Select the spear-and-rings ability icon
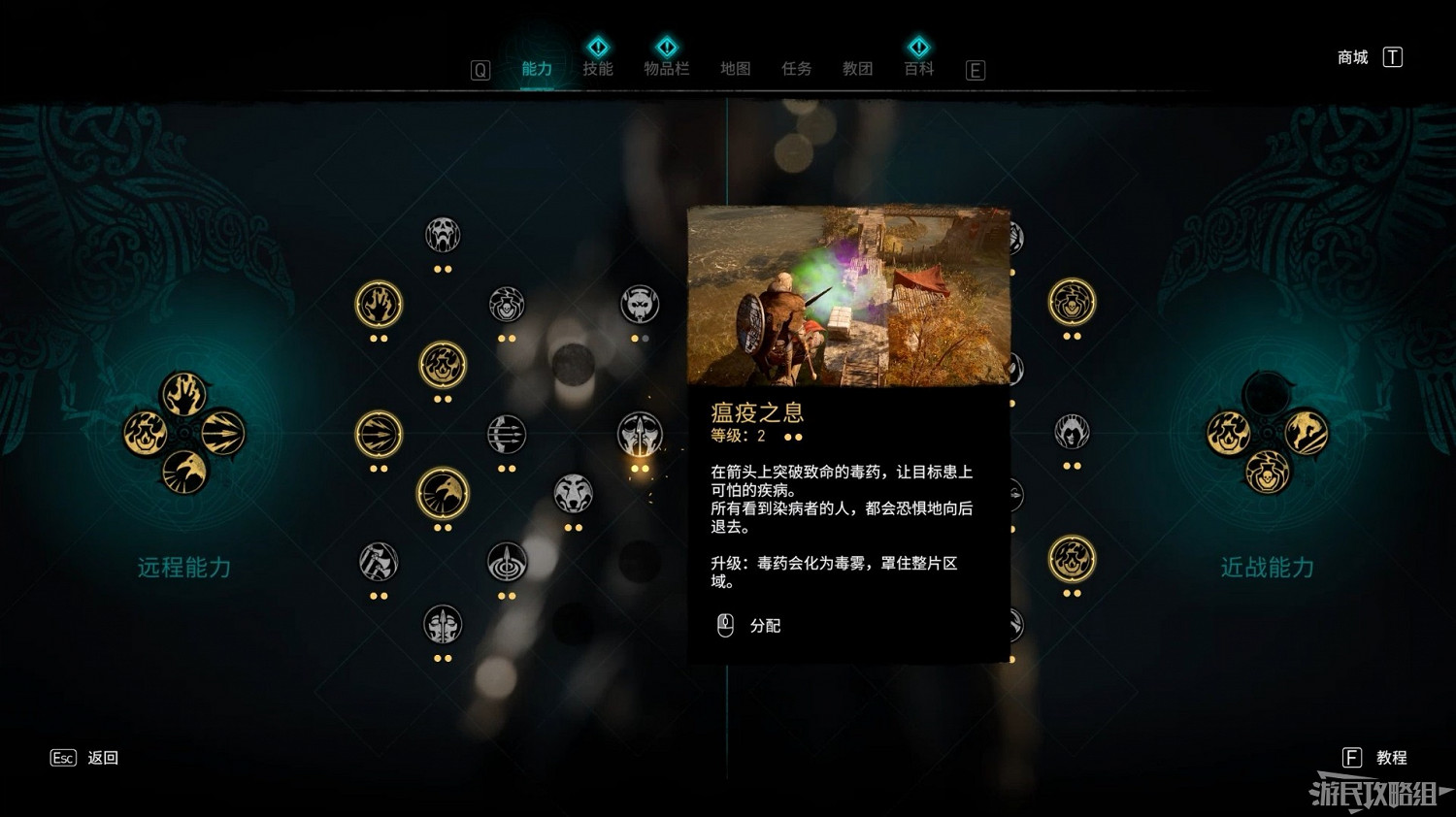The width and height of the screenshot is (1456, 817). 507,562
